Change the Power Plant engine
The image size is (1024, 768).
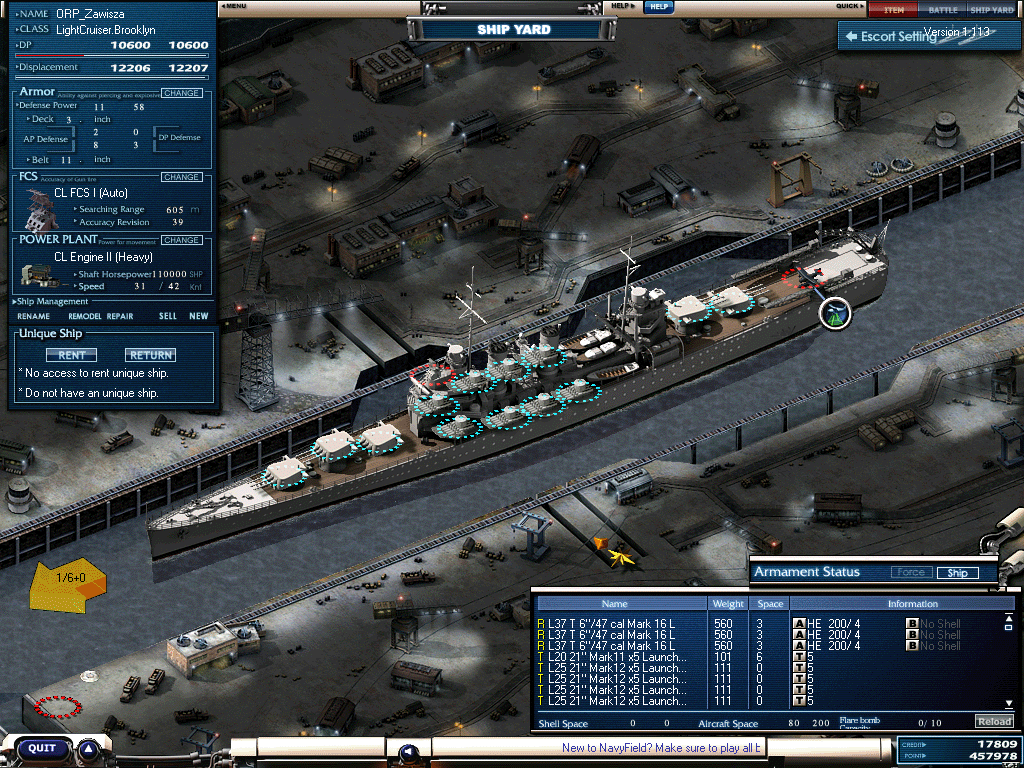(181, 240)
